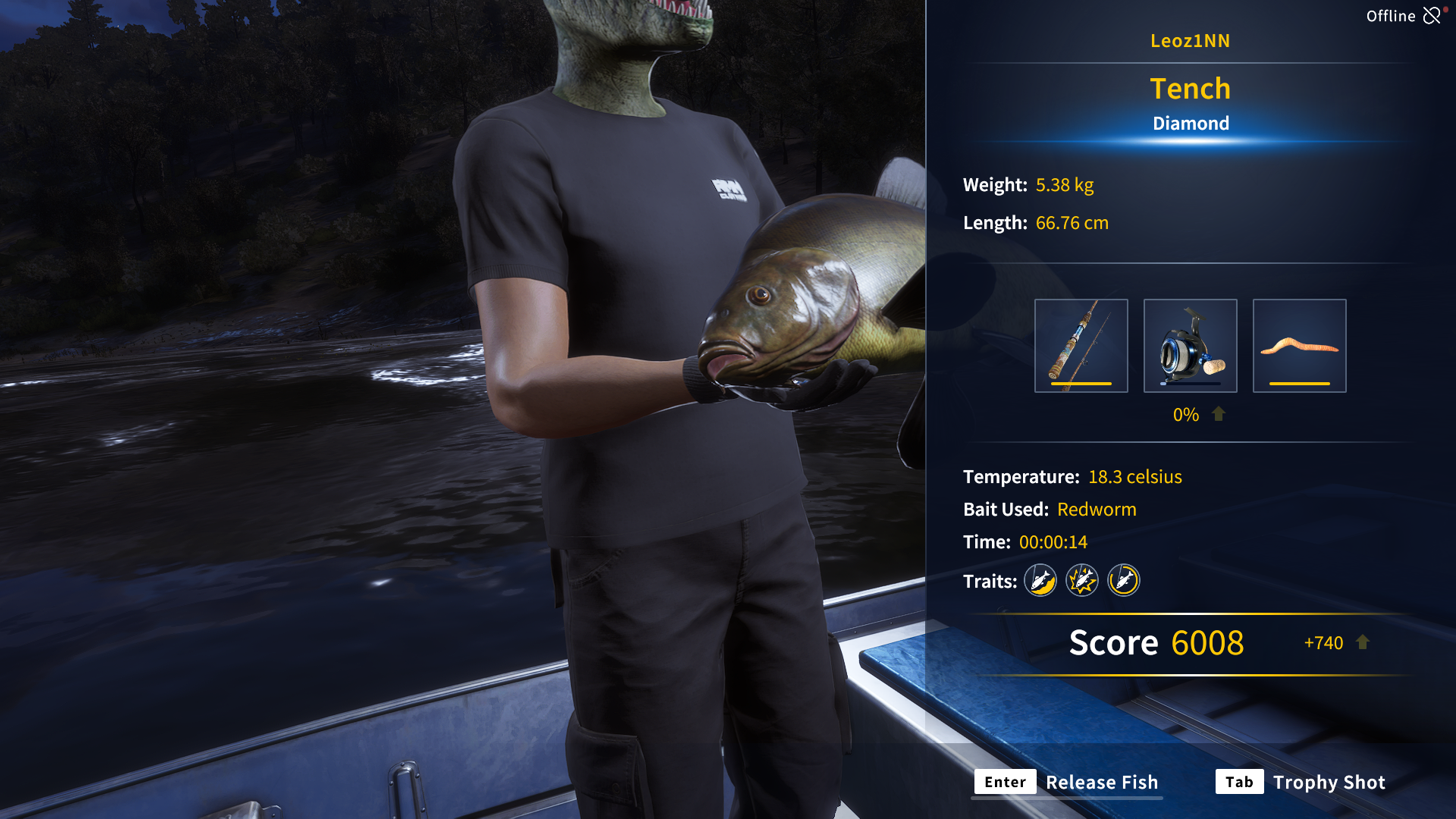Inspect the starred fish trait icon
The height and width of the screenshot is (819, 1456).
(x=1082, y=581)
